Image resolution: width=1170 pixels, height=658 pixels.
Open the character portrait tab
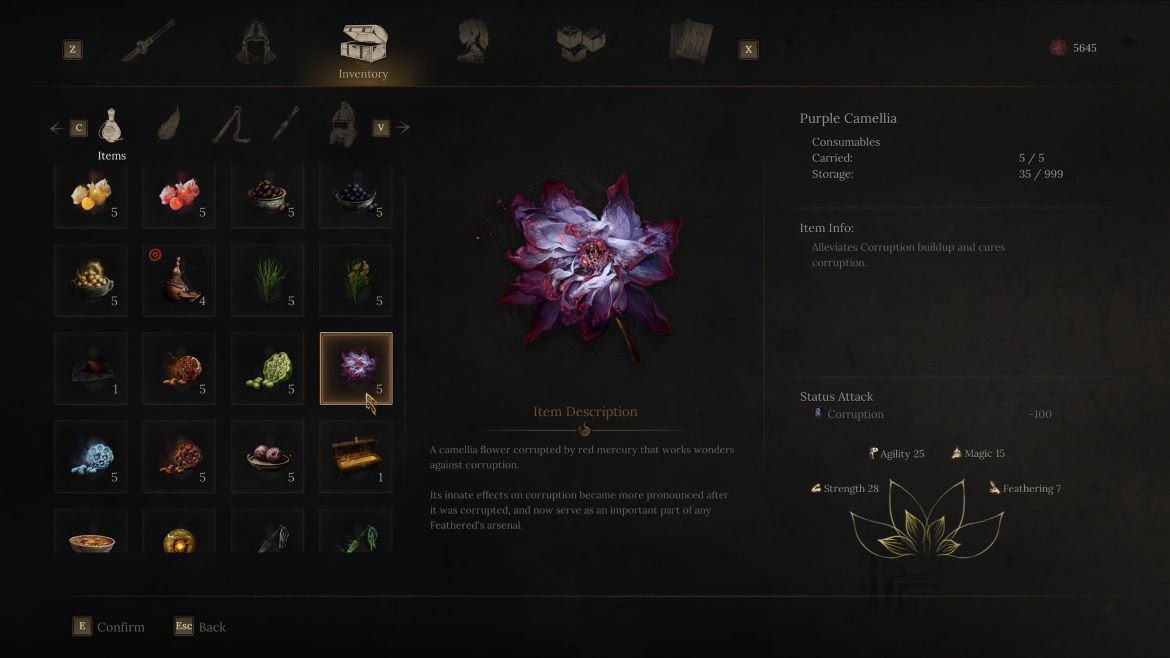tap(472, 42)
